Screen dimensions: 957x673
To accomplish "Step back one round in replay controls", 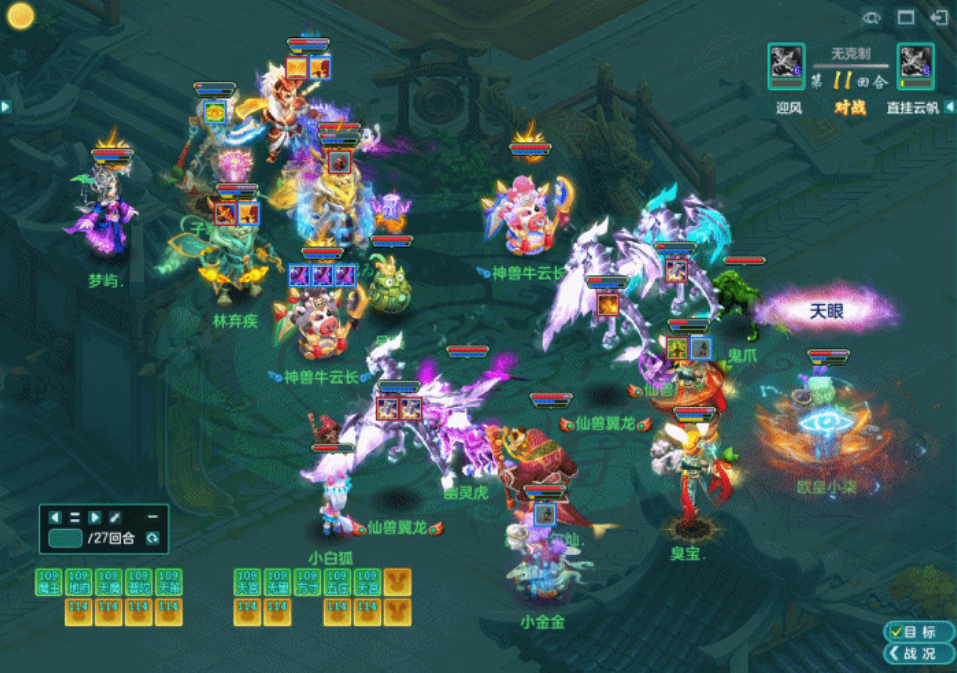I will pos(55,518).
